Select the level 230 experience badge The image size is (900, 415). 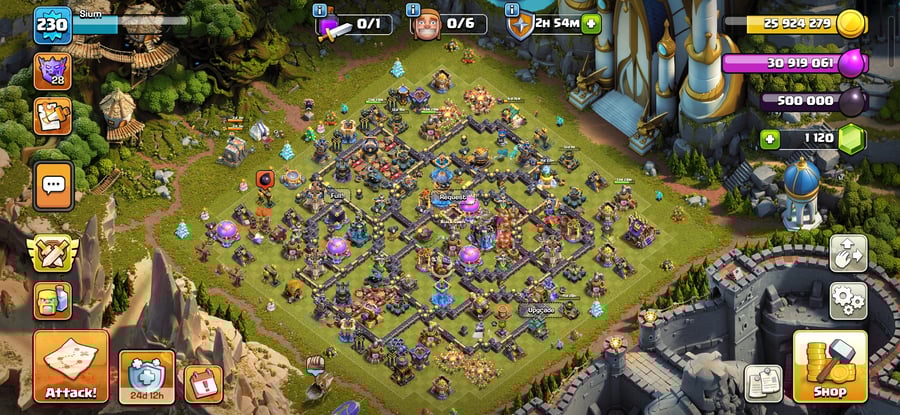[52, 24]
